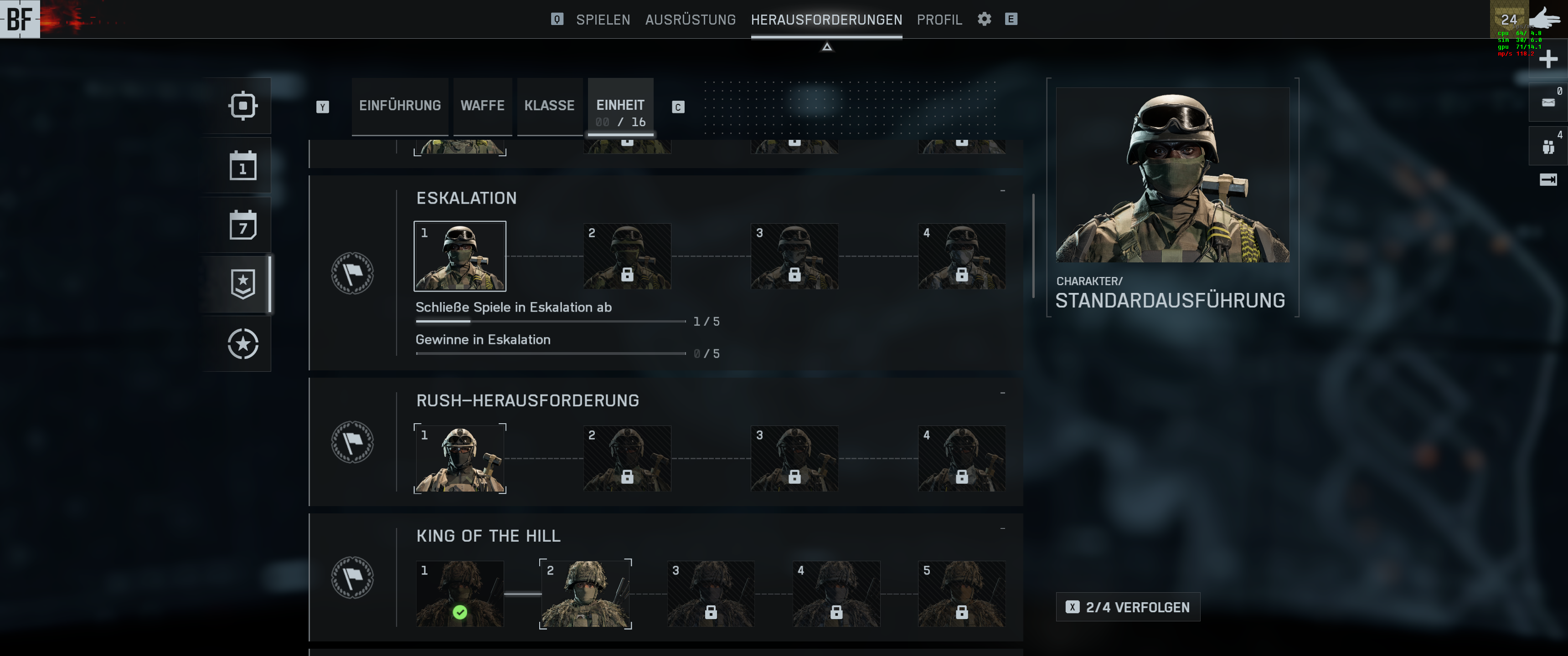Select Eskalation tier 1 reward tile
The height and width of the screenshot is (656, 1568).
point(459,256)
